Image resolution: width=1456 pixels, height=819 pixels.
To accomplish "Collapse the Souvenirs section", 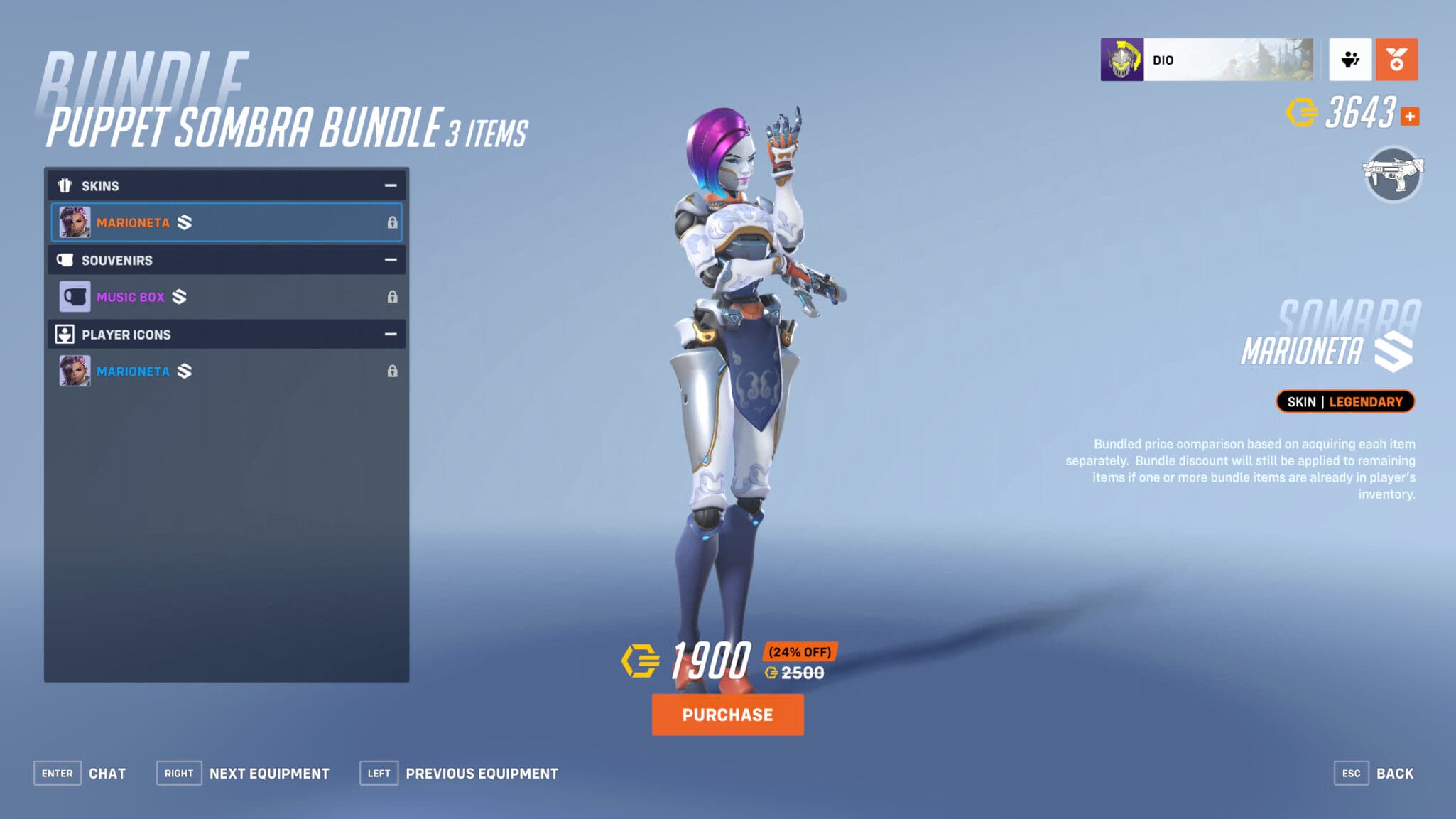I will [390, 260].
